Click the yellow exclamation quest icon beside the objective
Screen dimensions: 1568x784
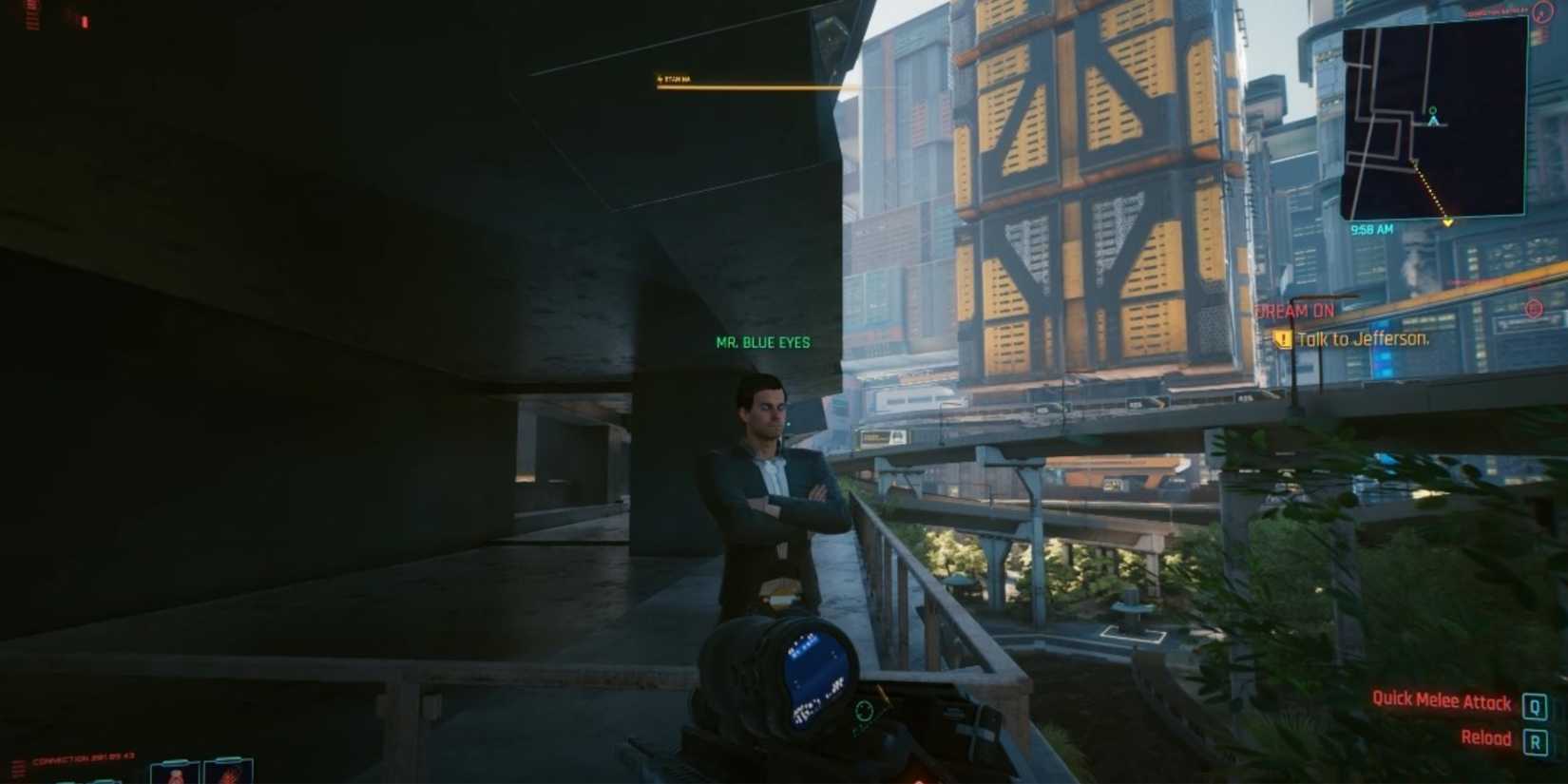(x=1281, y=338)
